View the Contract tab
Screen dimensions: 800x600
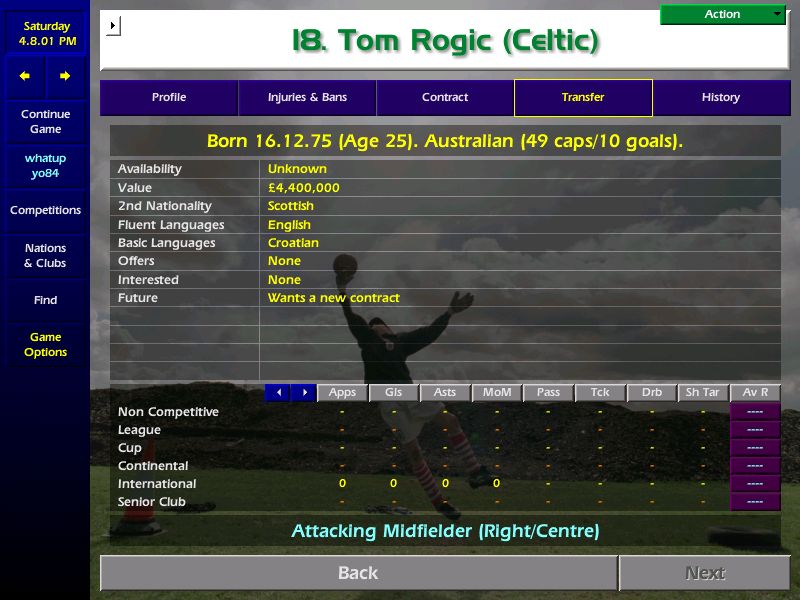pos(445,97)
